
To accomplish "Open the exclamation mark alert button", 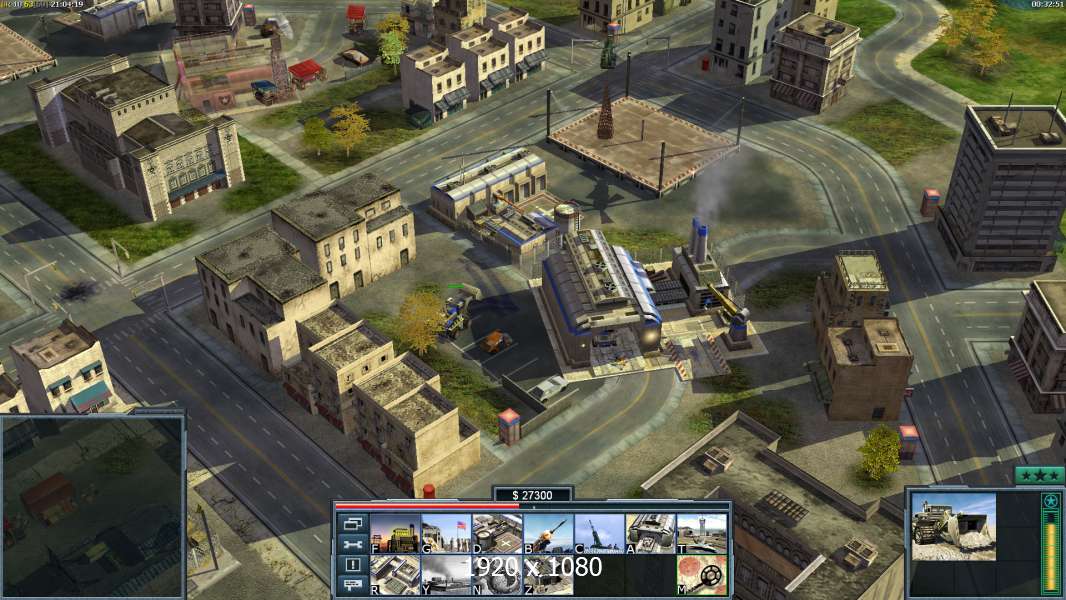I will [x=351, y=565].
